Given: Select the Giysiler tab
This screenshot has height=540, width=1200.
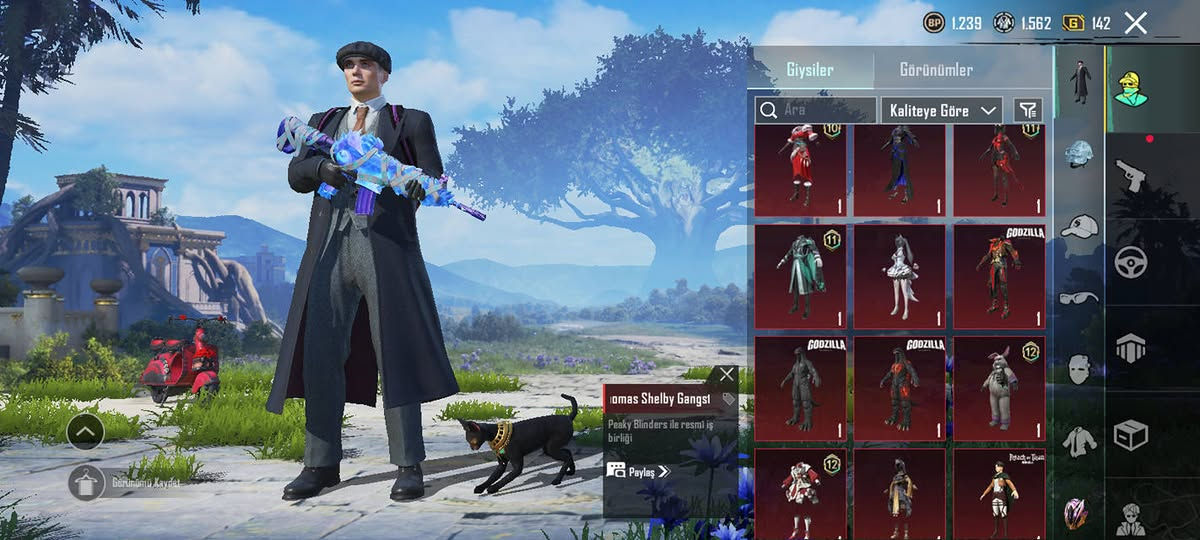Looking at the screenshot, I should 809,70.
